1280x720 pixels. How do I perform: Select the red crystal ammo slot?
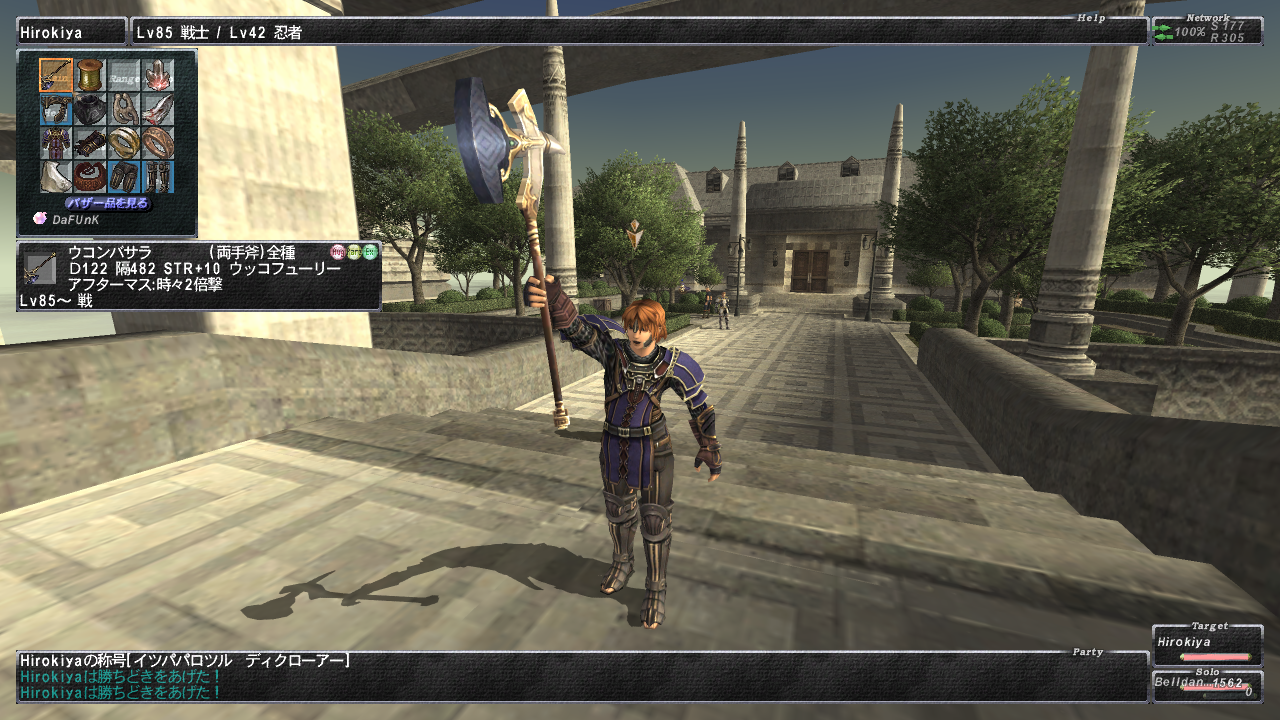click(x=158, y=75)
